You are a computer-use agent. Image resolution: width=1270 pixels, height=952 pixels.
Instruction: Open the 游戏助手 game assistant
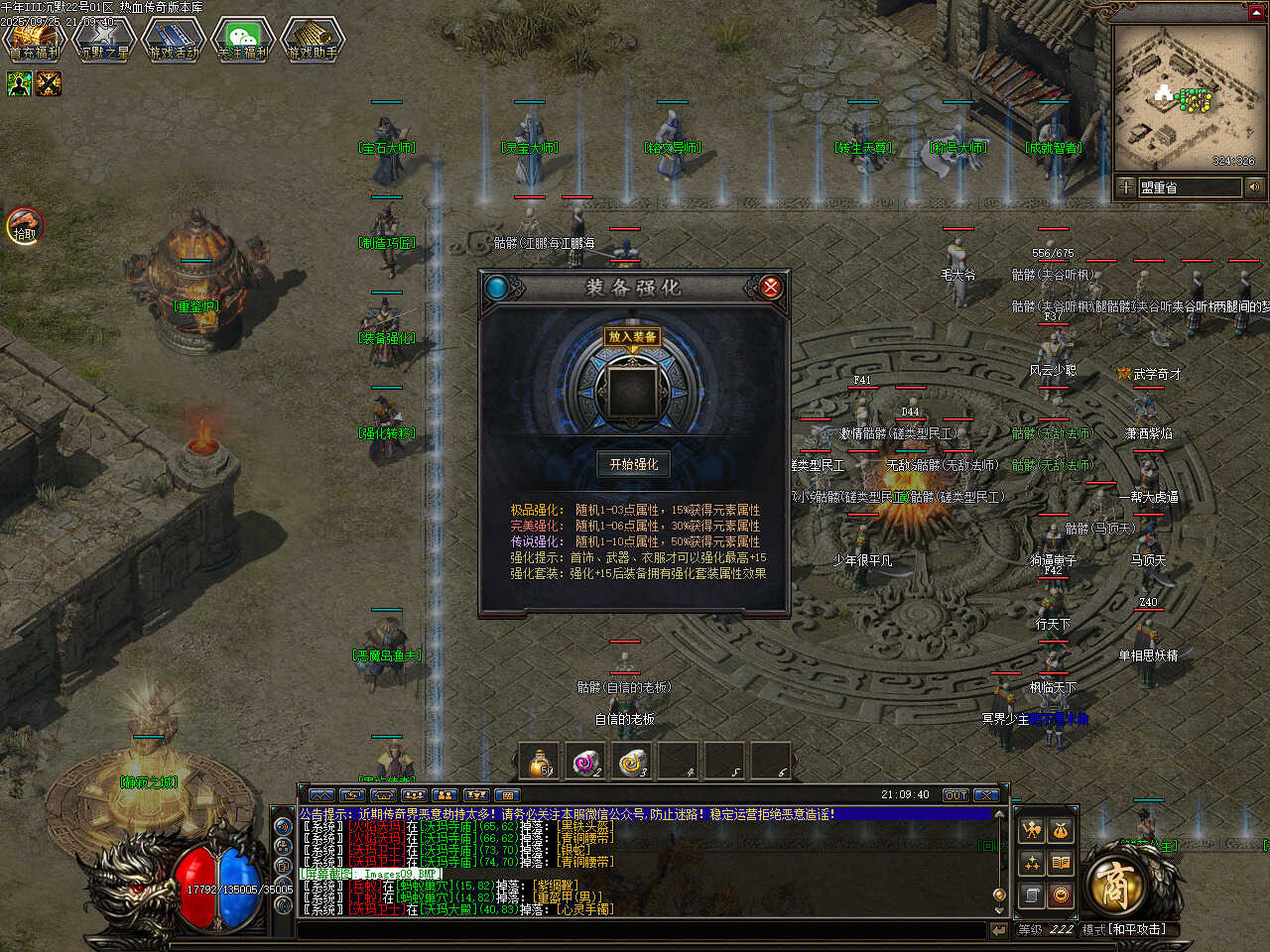pyautogui.click(x=312, y=41)
